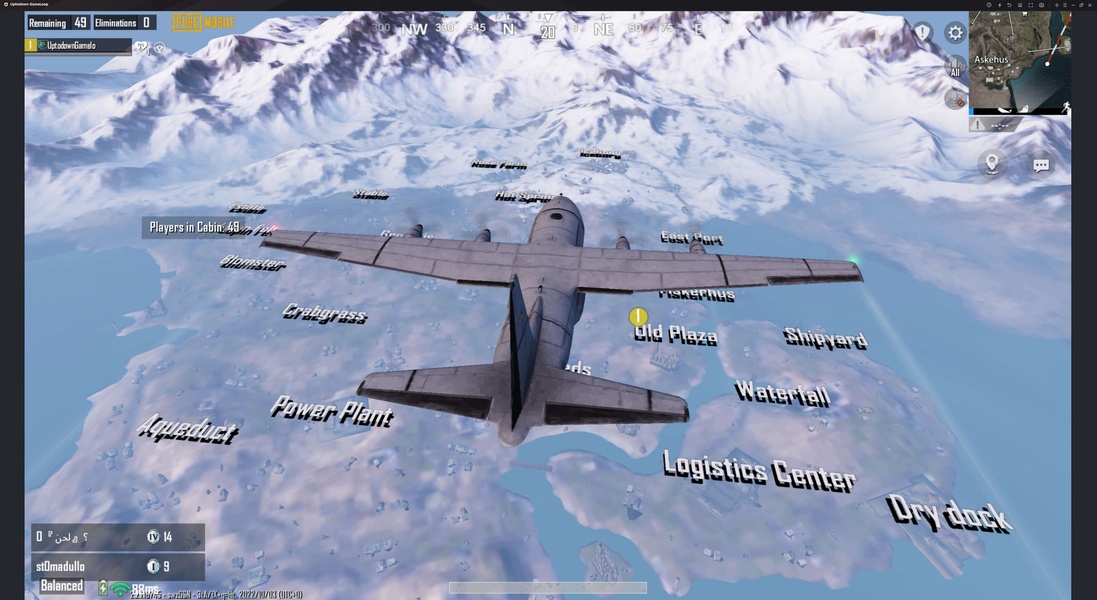1097x600 pixels.
Task: Toggle the muted microphone icon
Action: pyautogui.click(x=955, y=98)
